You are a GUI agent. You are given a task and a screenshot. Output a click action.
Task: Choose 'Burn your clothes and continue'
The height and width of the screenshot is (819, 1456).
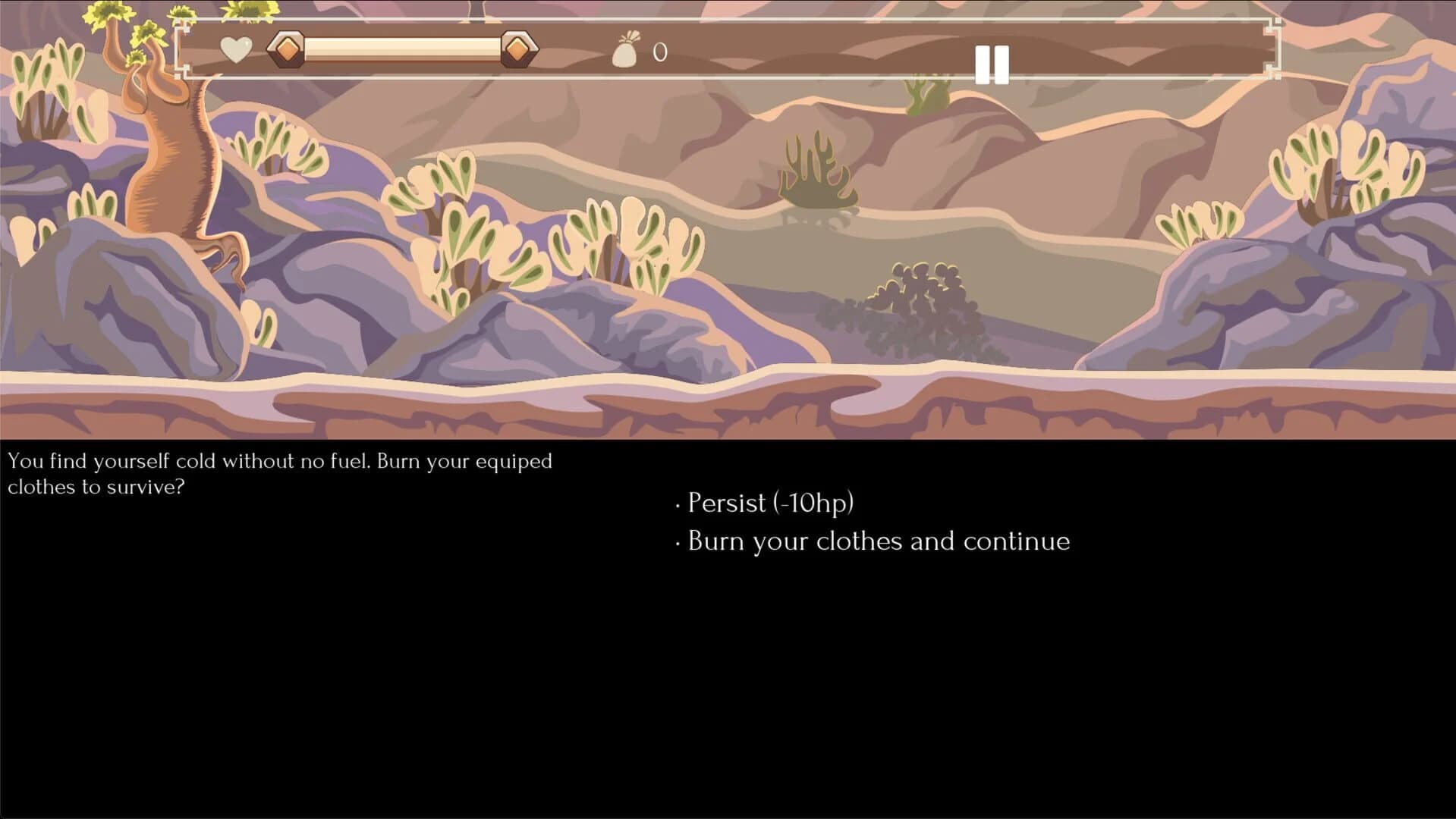pyautogui.click(x=876, y=541)
